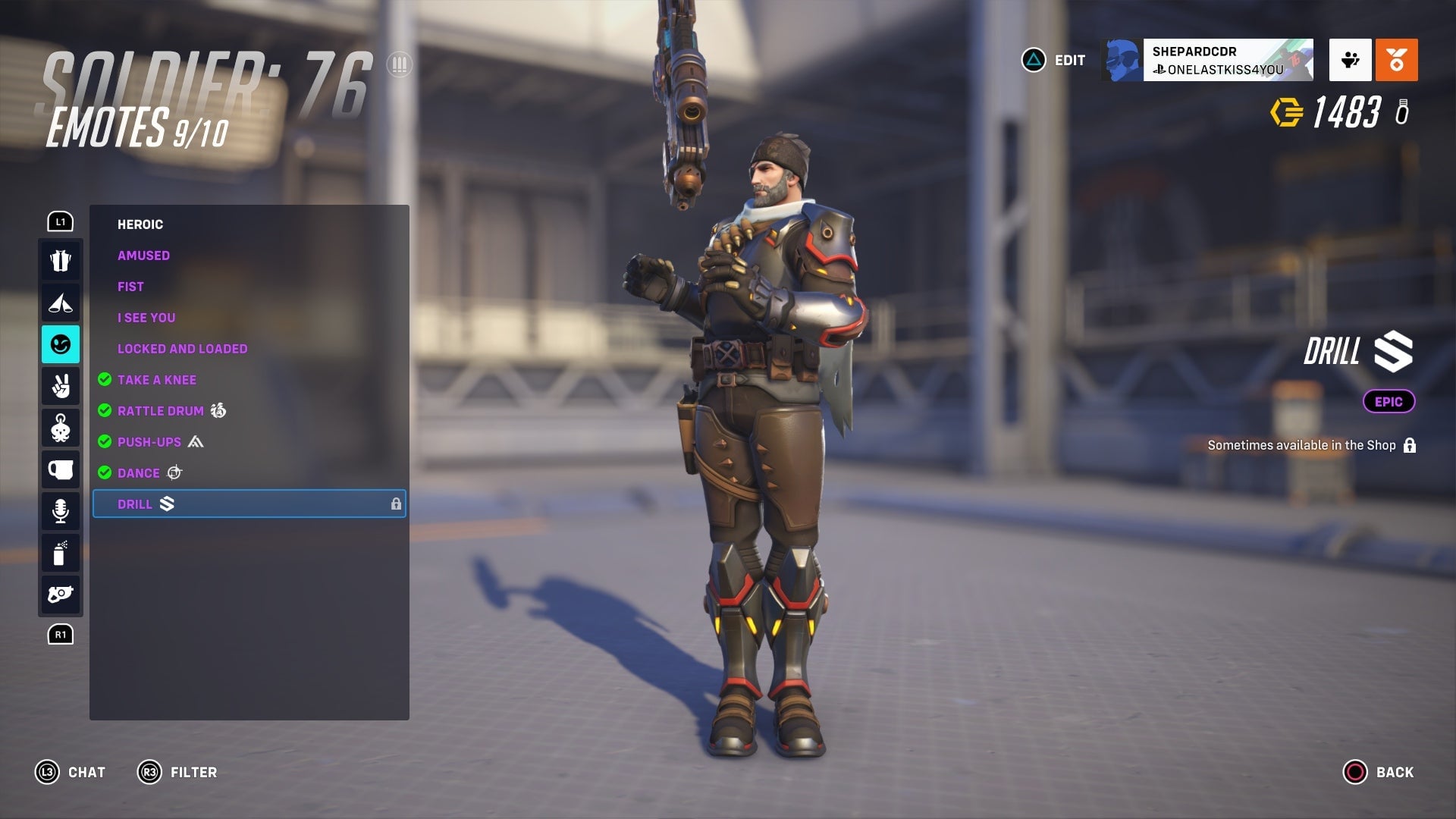Select the Victory Poses peace-sign icon
Screen dimensions: 1456x819
[x=61, y=386]
